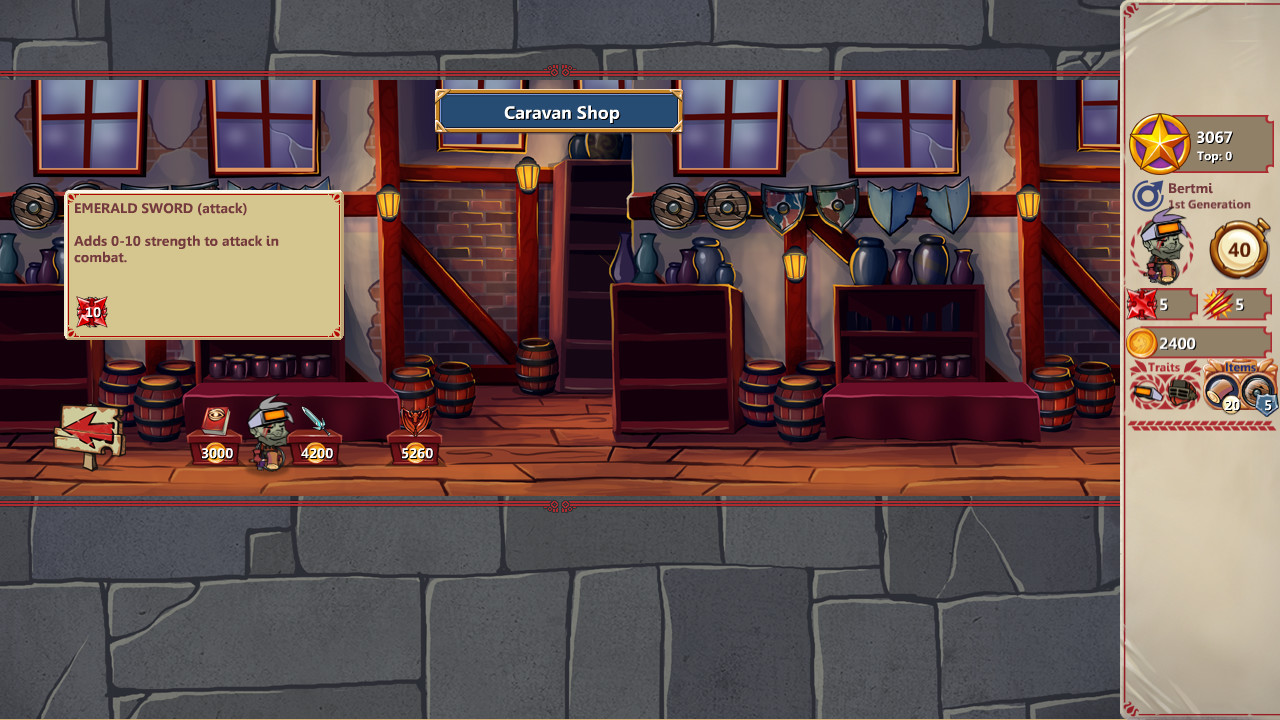Click the Caravan Shop title banner

pos(558,112)
